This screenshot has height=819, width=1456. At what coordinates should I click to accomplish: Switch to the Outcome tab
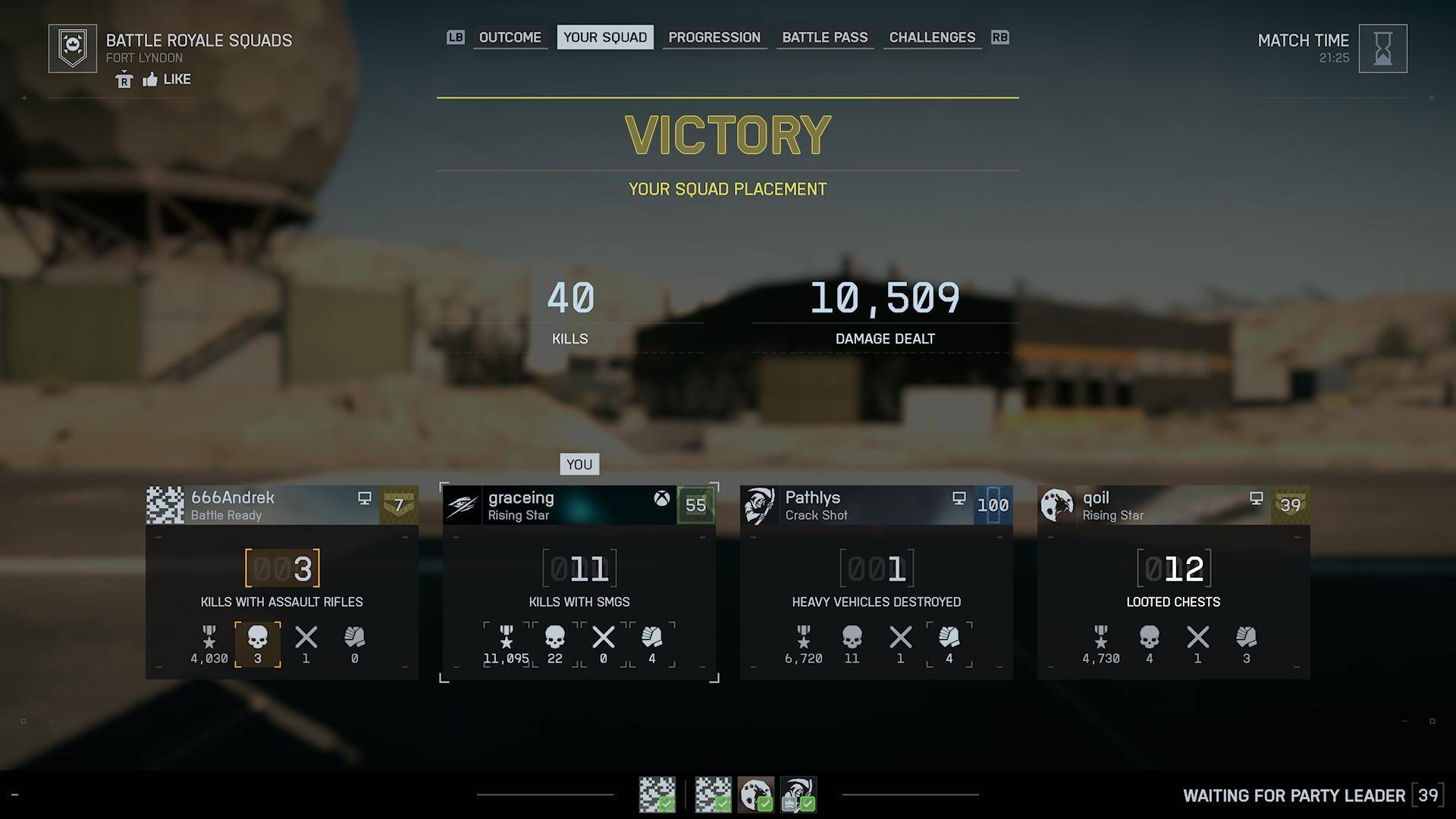(x=510, y=37)
